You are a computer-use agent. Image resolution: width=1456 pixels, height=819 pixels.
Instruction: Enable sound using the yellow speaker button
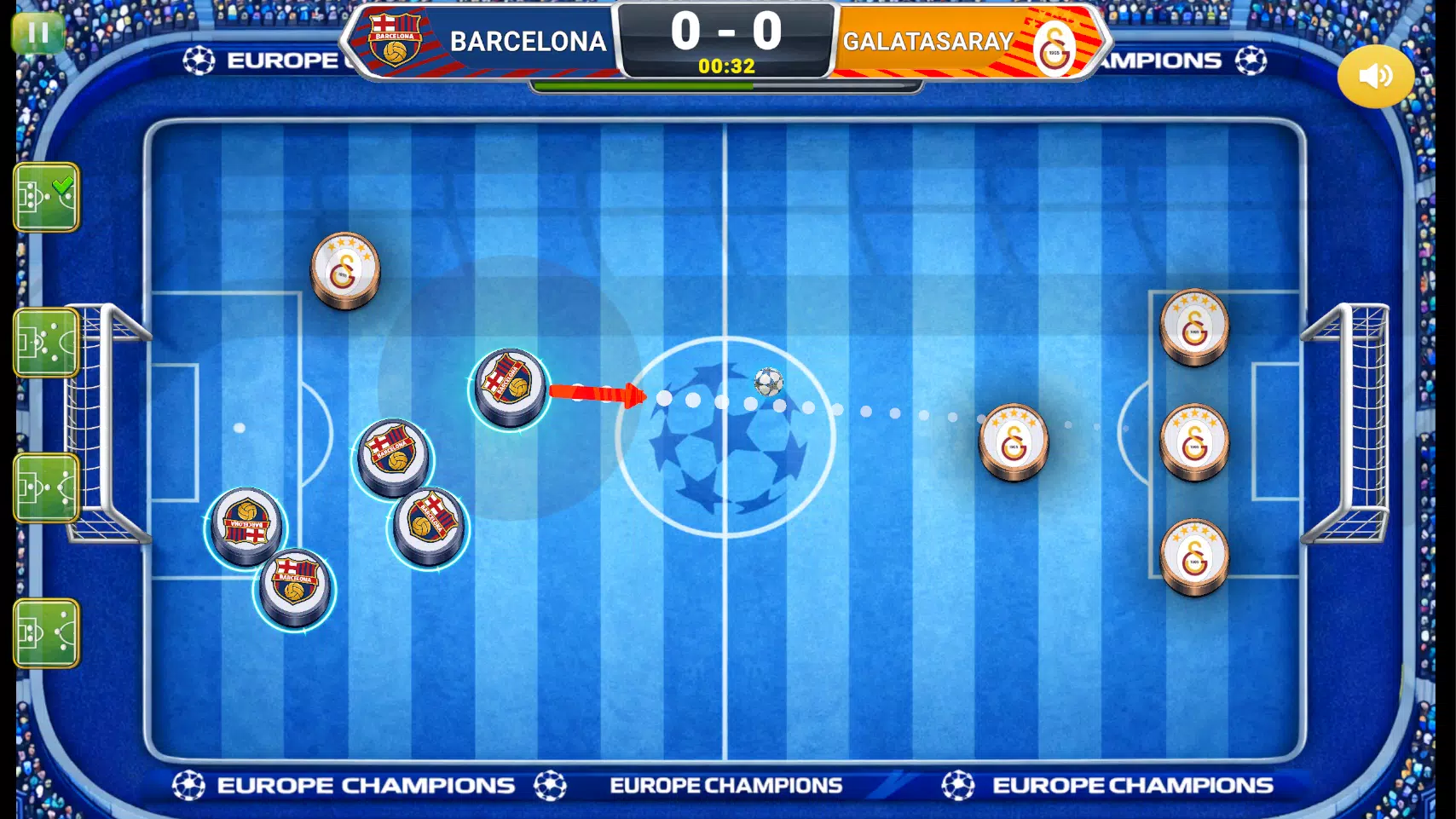(1374, 76)
